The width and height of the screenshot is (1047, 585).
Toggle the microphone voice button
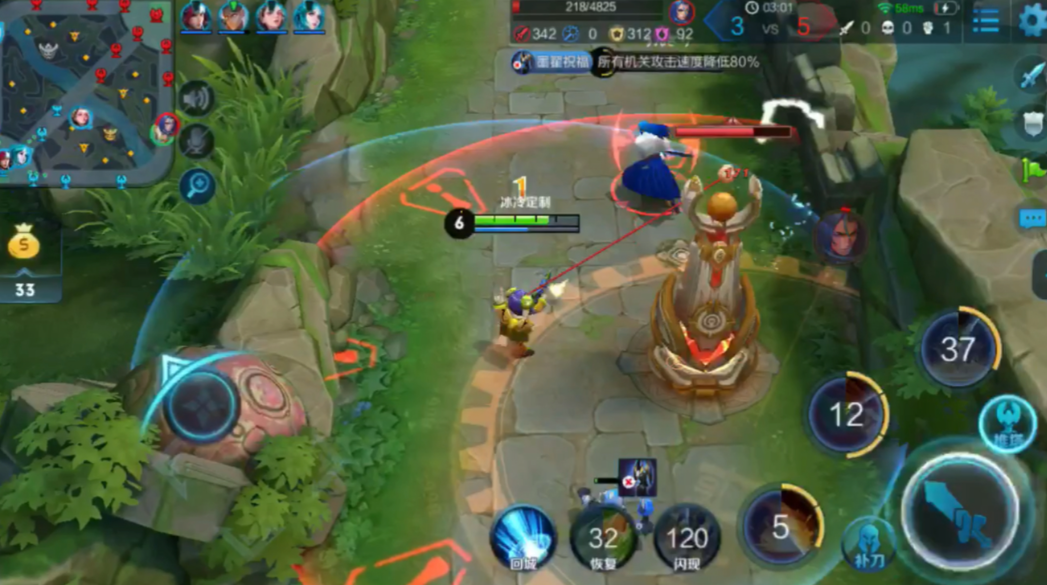(x=197, y=141)
